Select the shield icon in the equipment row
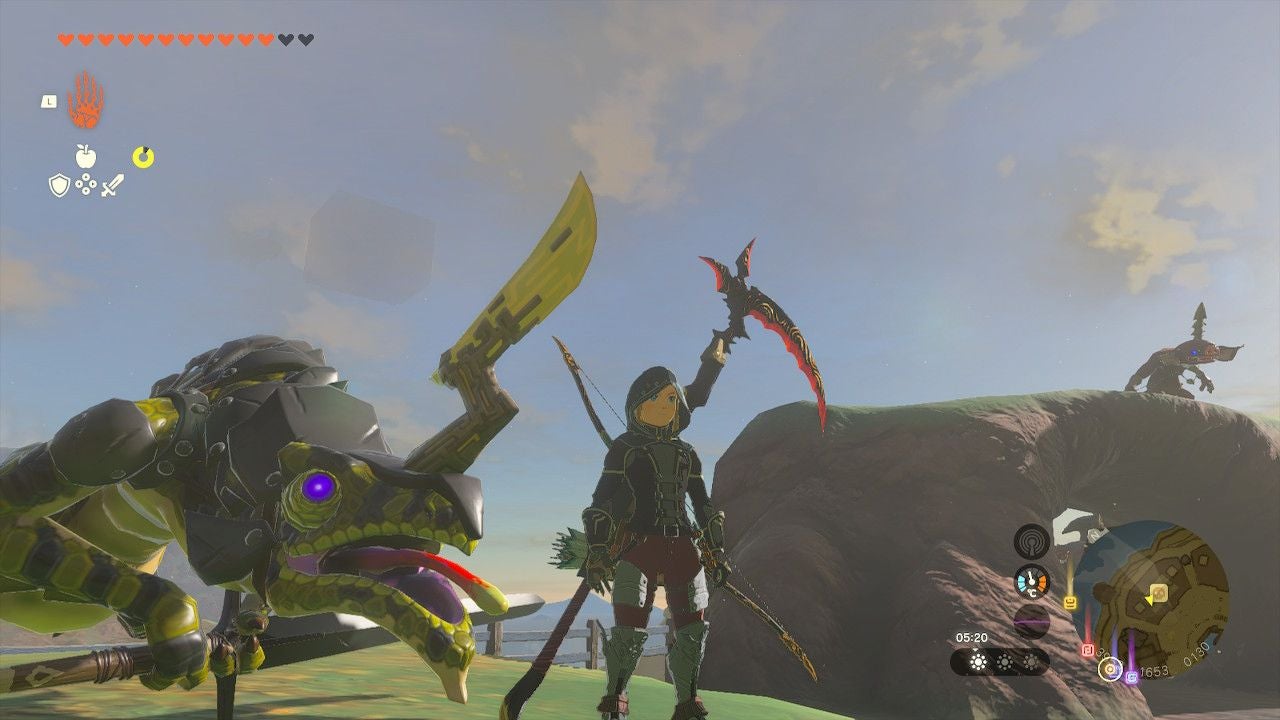Screen dimensions: 1280x720 coord(59,184)
